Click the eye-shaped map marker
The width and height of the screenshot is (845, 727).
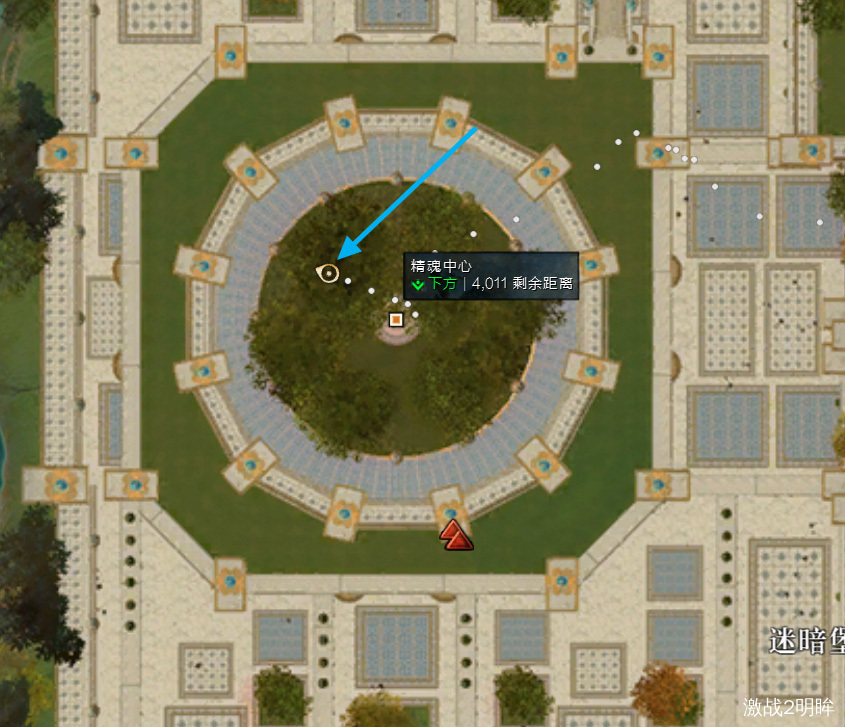(x=328, y=272)
